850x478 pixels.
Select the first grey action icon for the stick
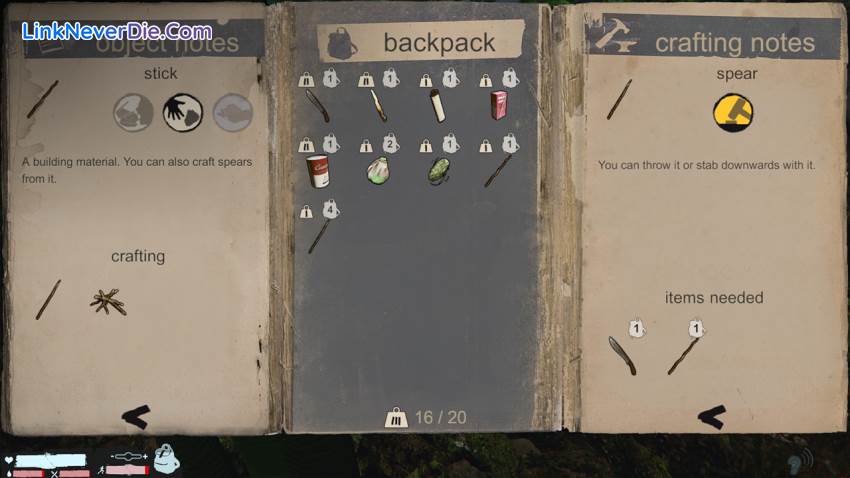click(133, 113)
